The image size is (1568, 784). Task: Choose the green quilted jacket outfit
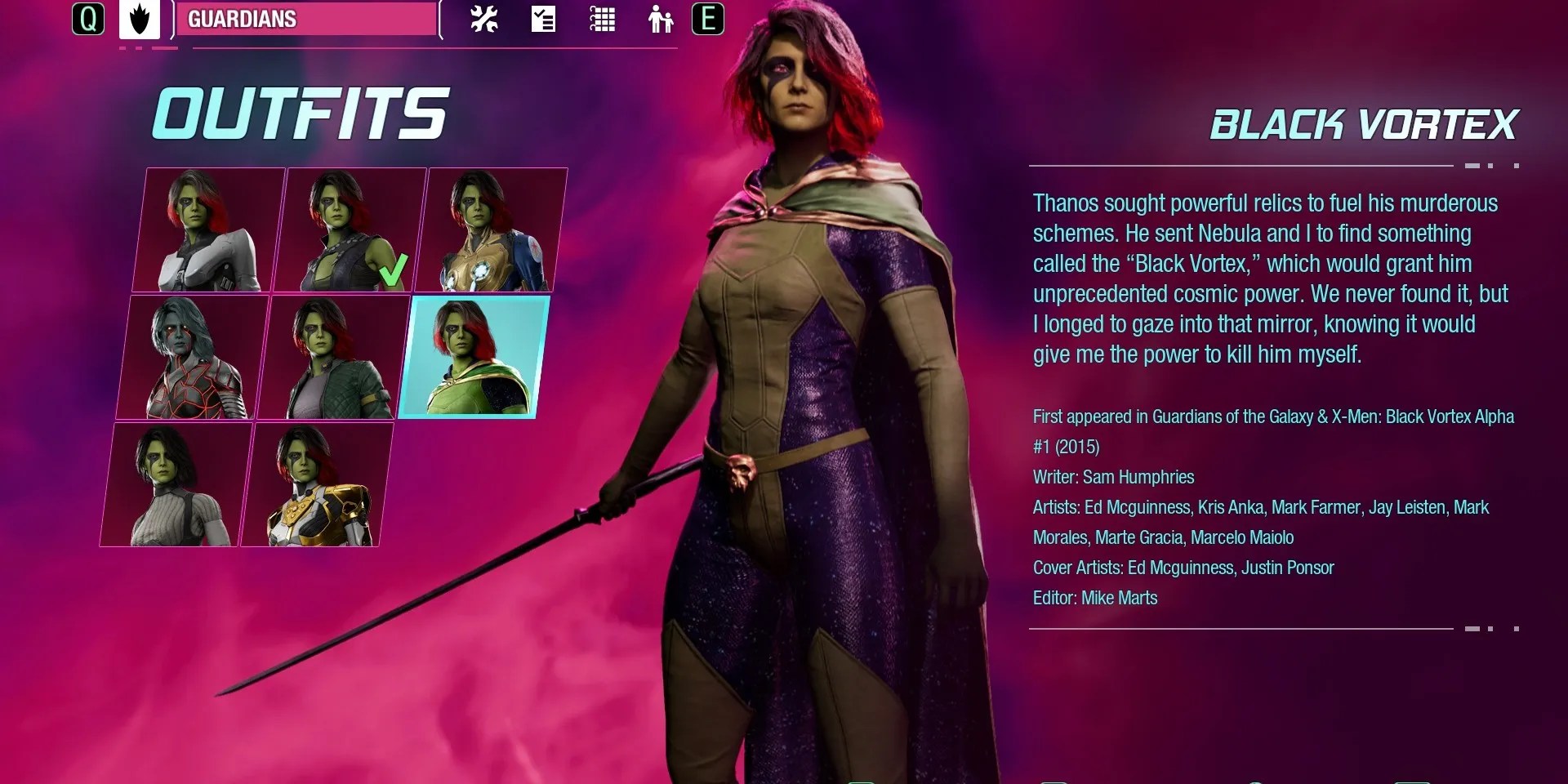334,358
